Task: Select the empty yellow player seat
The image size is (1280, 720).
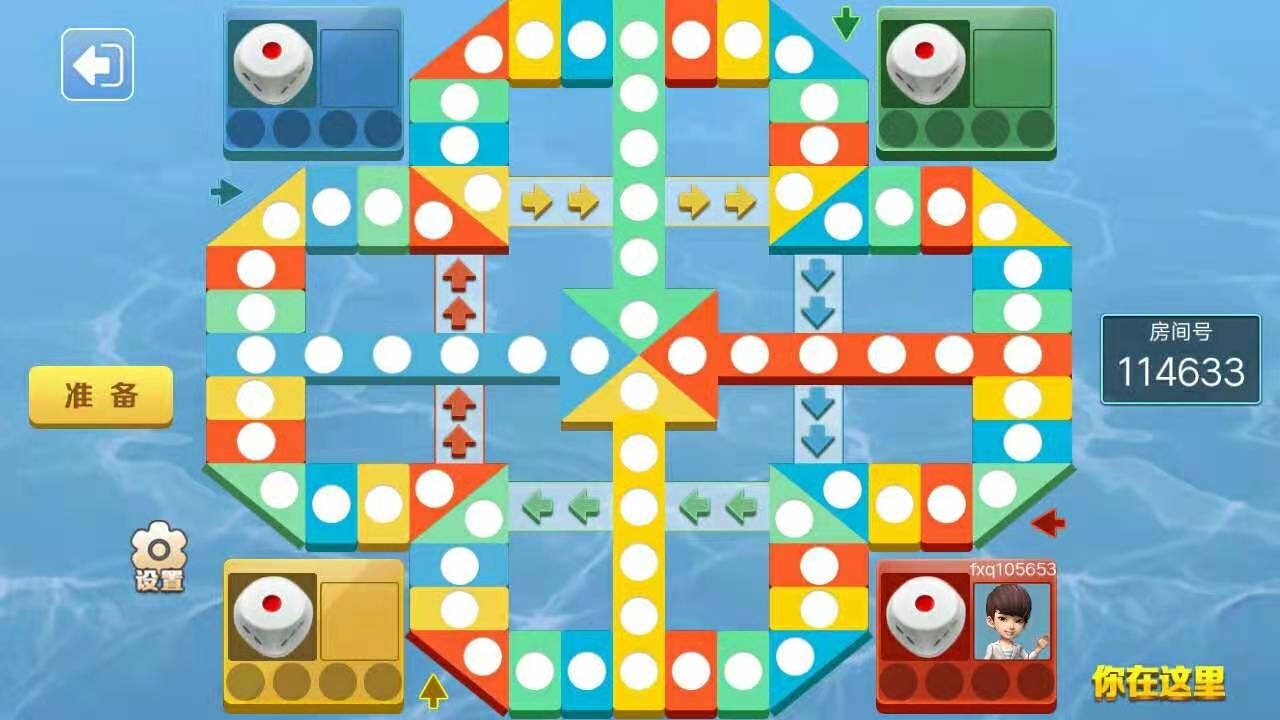Action: 359,621
